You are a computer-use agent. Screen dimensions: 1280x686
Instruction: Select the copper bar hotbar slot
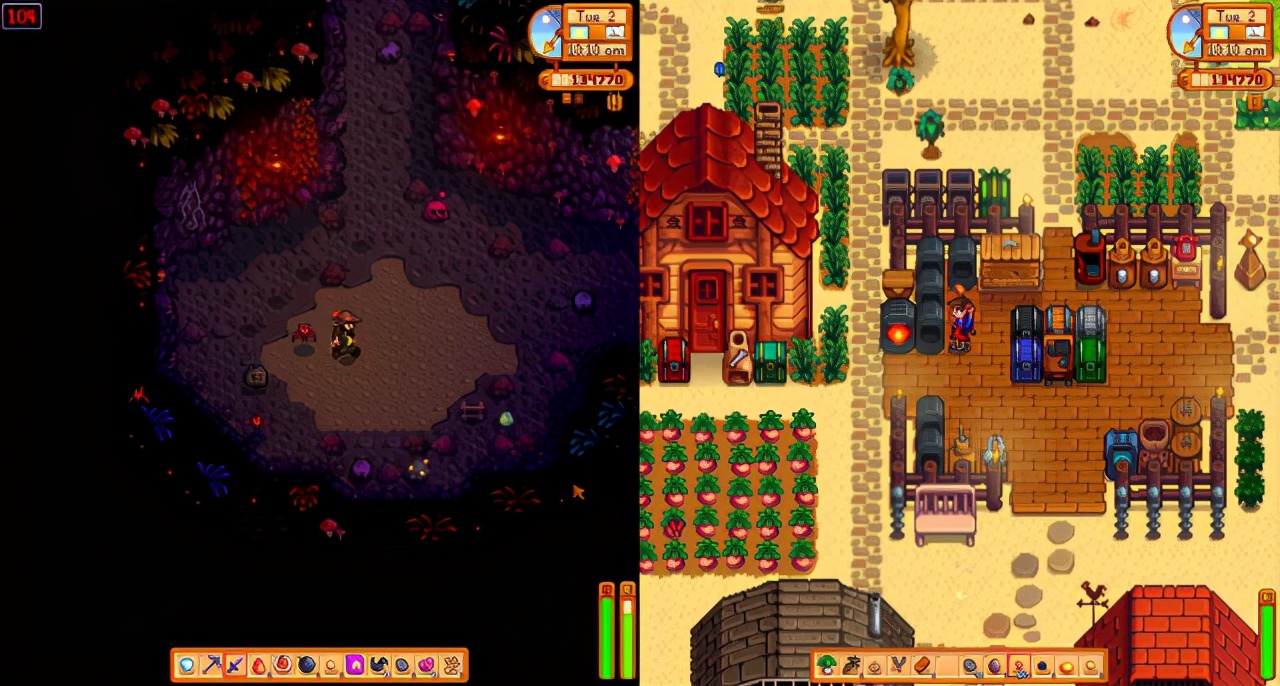click(x=922, y=665)
